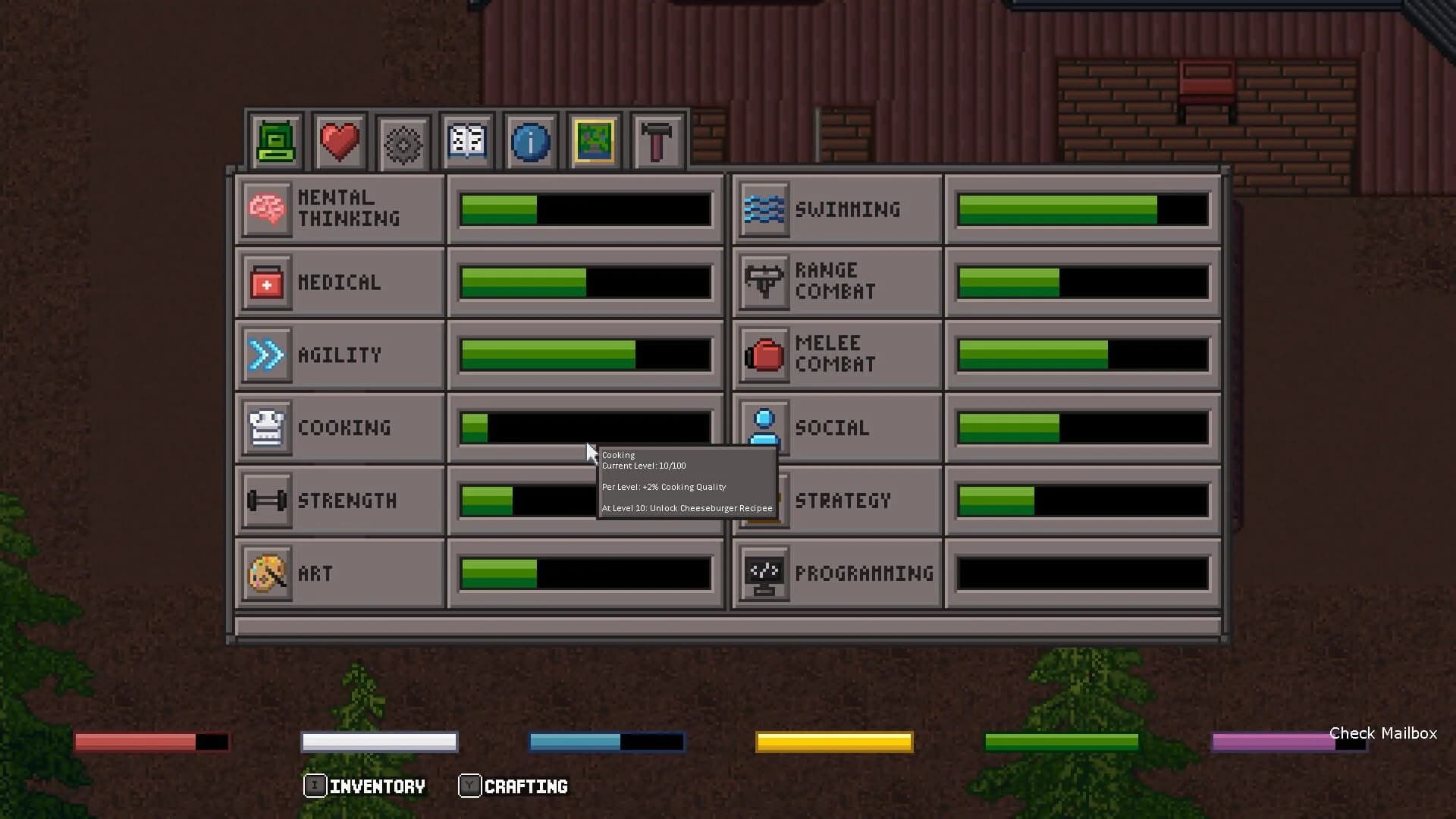Screen dimensions: 1456x819
Task: Click the Check Mailbox prompt
Action: 1382,733
